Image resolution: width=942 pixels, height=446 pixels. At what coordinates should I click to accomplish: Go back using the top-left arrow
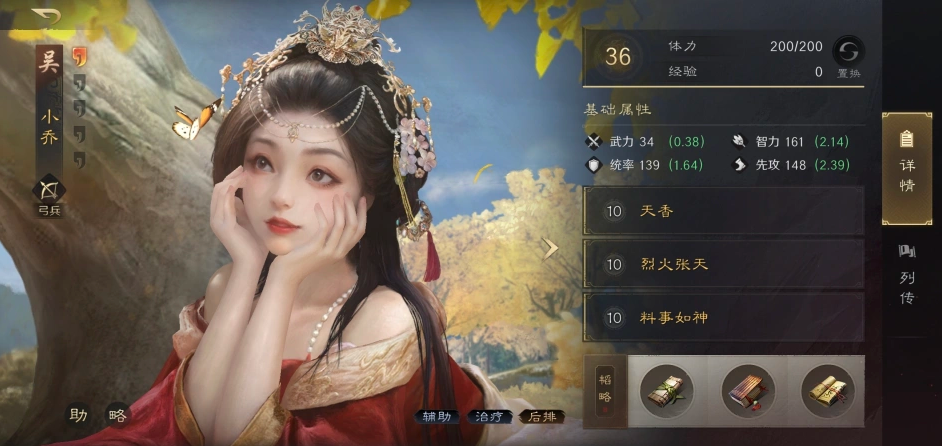click(x=46, y=17)
